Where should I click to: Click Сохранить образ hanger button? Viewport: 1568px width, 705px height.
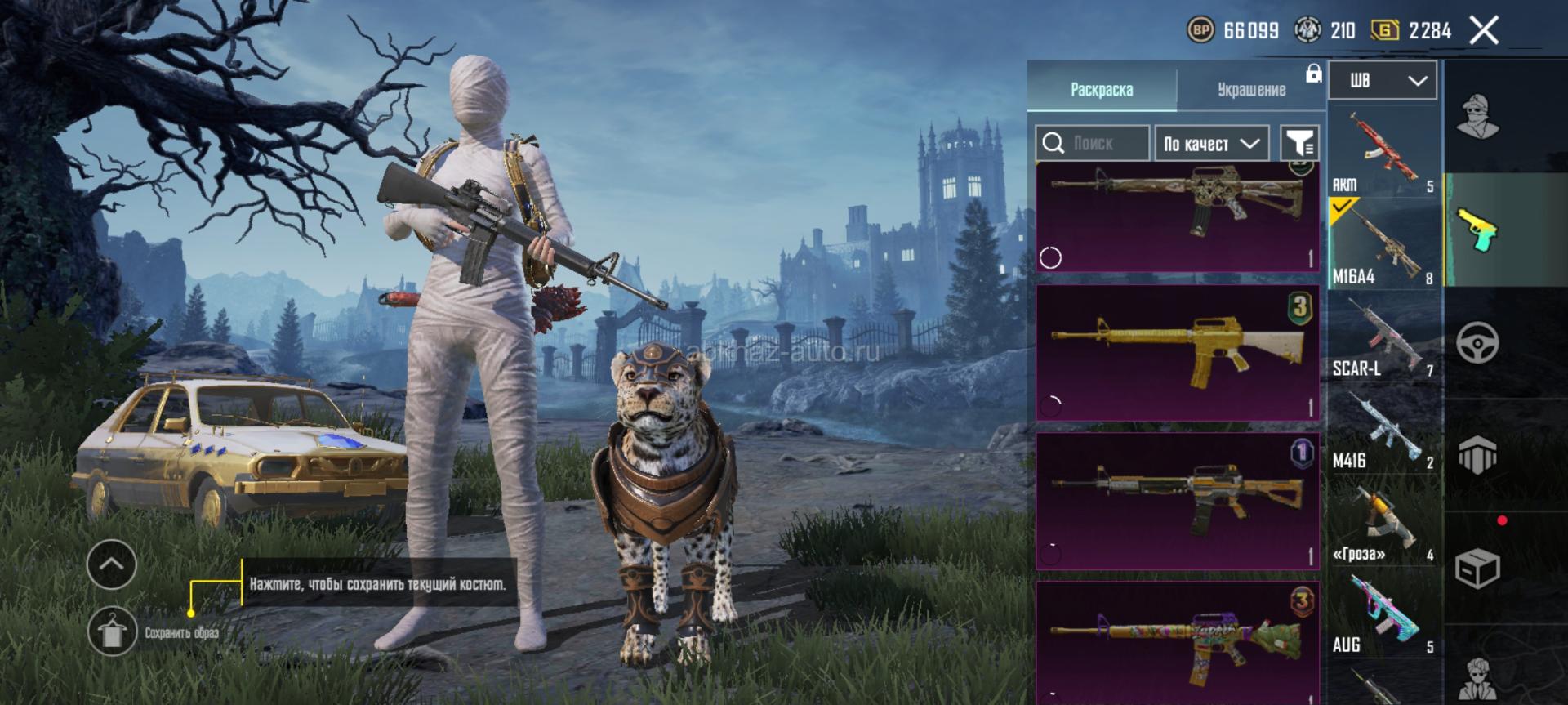click(112, 631)
